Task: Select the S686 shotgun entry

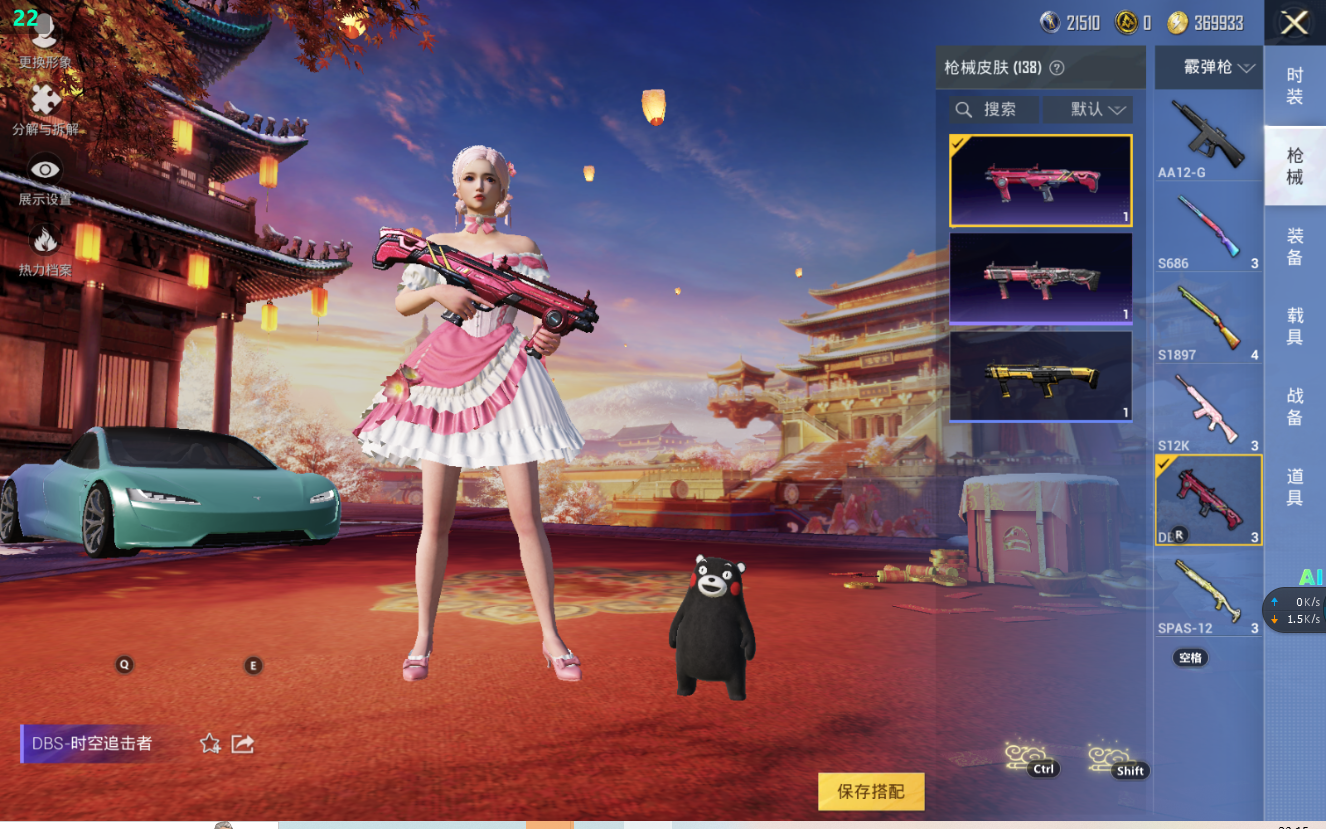Action: click(1208, 230)
